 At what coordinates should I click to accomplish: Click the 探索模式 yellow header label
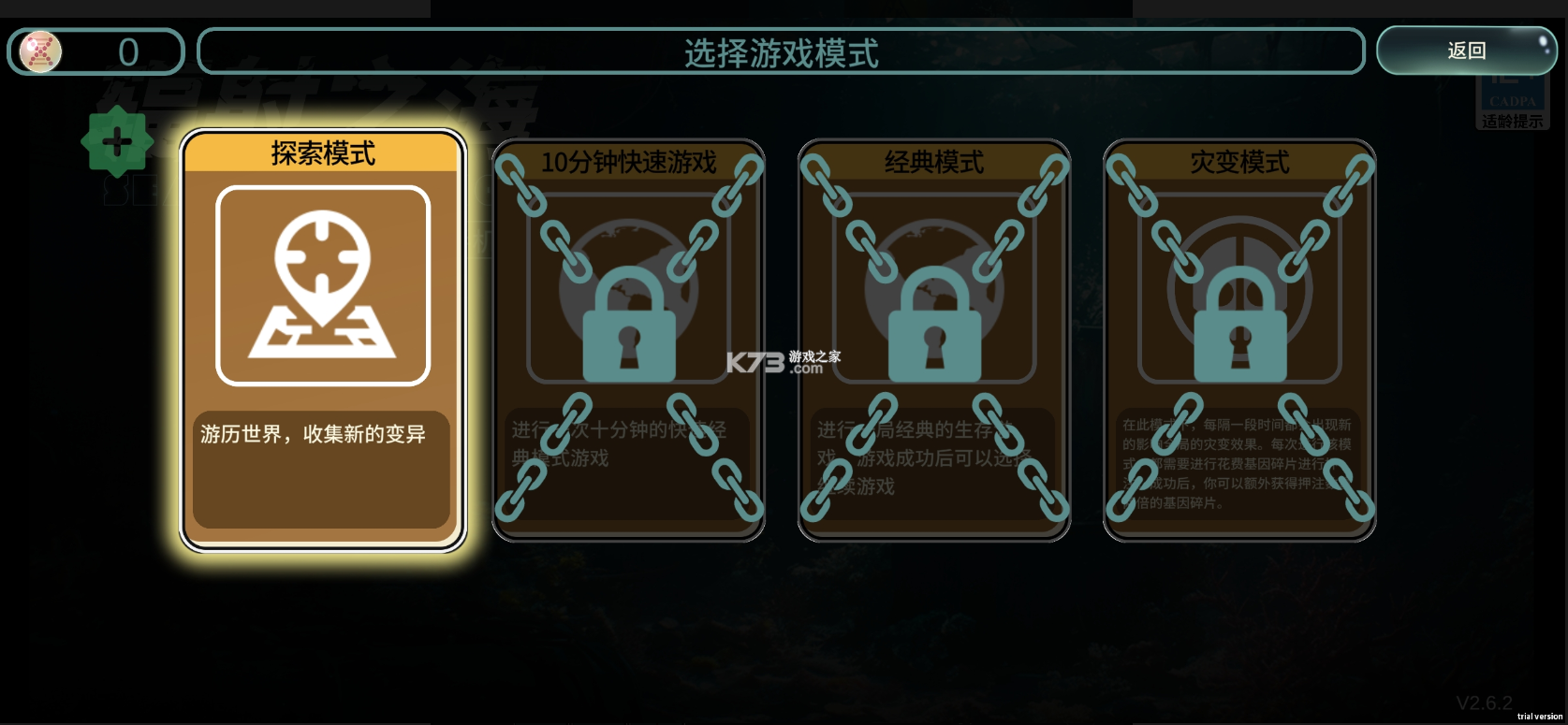click(x=323, y=154)
